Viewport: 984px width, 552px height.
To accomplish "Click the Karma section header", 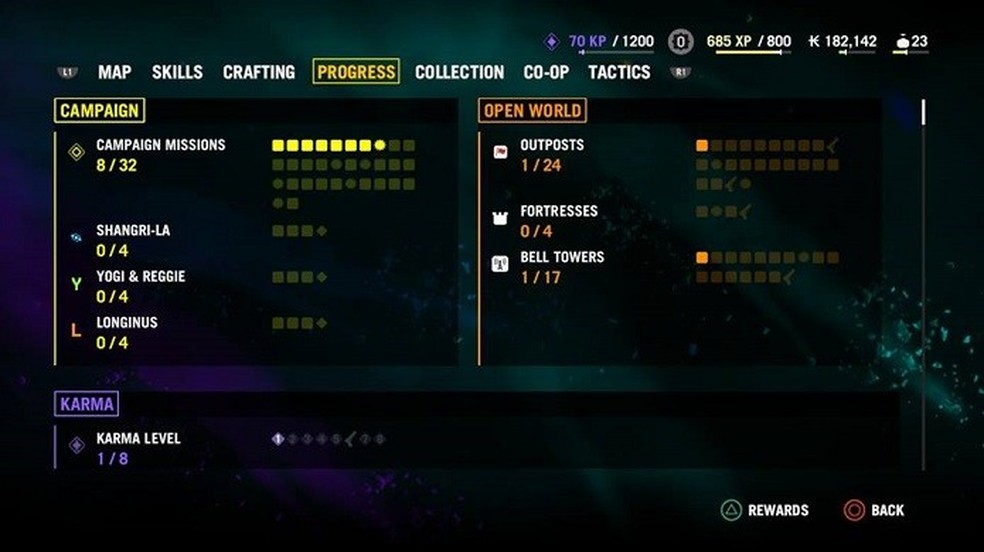I will (x=87, y=404).
